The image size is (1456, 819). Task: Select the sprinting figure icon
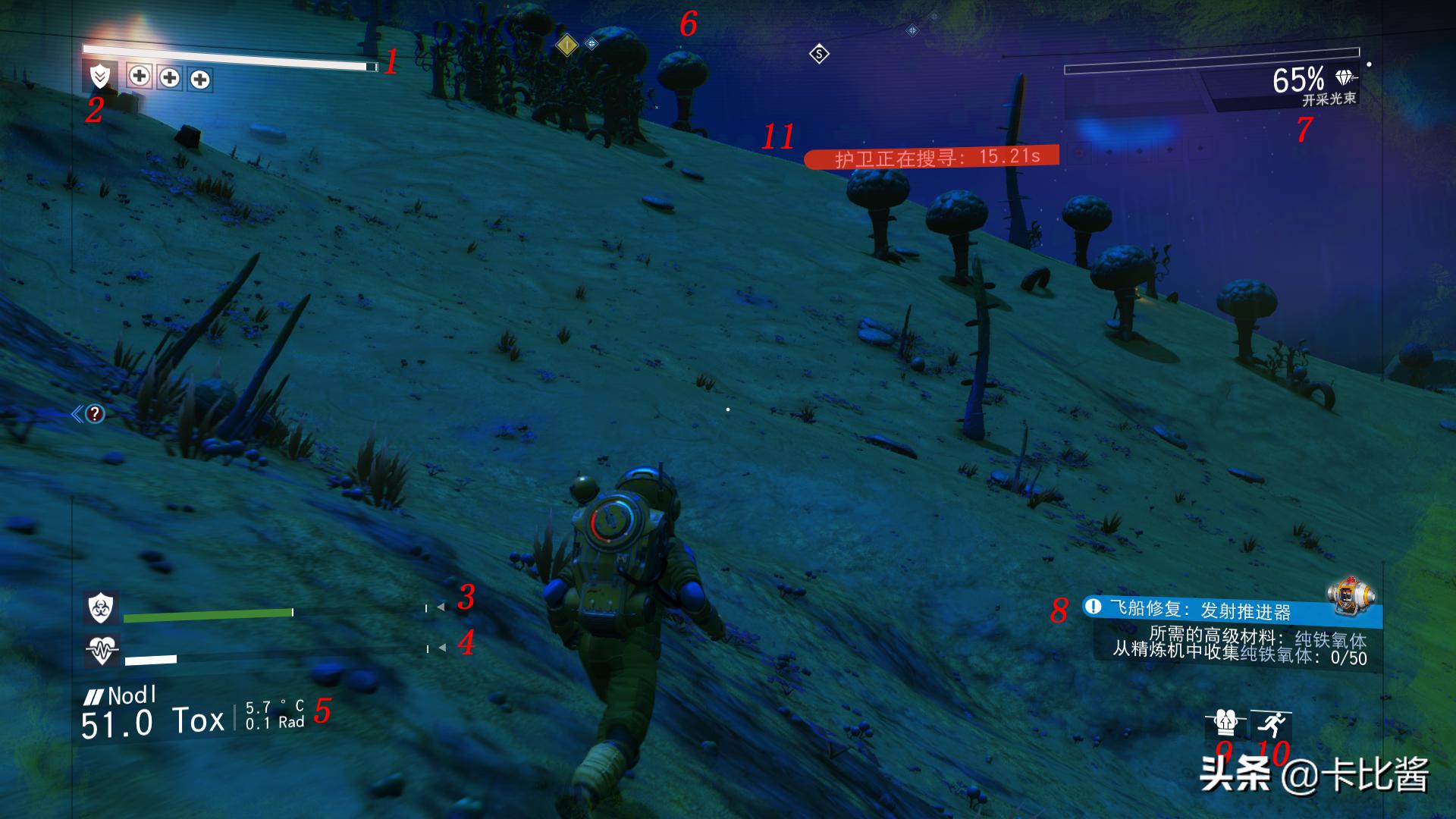coord(1271,724)
